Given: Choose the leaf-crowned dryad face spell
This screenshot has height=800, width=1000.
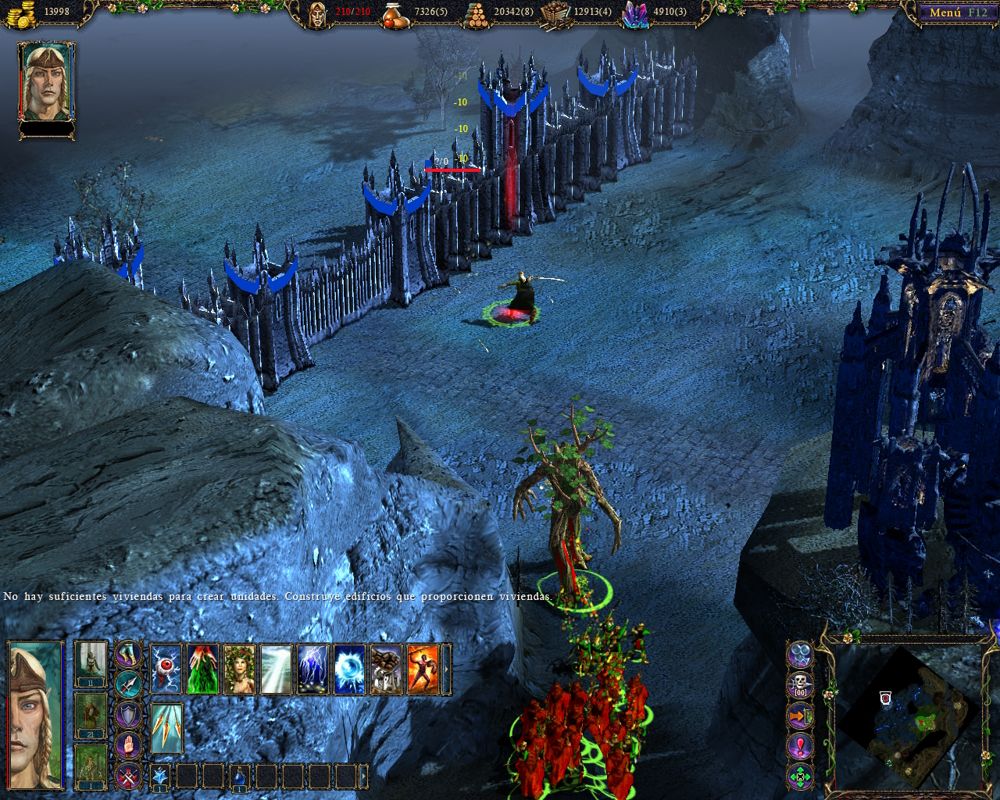Looking at the screenshot, I should point(239,669).
